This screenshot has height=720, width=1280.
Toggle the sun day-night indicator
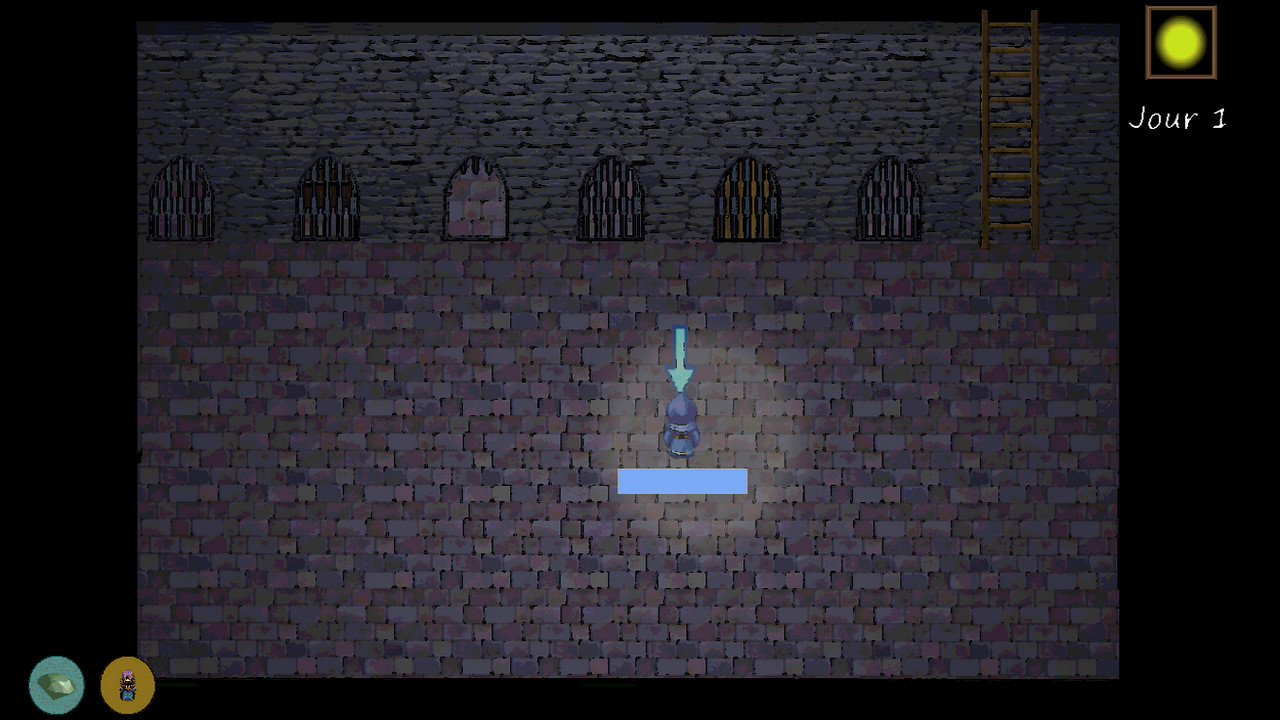point(1180,42)
